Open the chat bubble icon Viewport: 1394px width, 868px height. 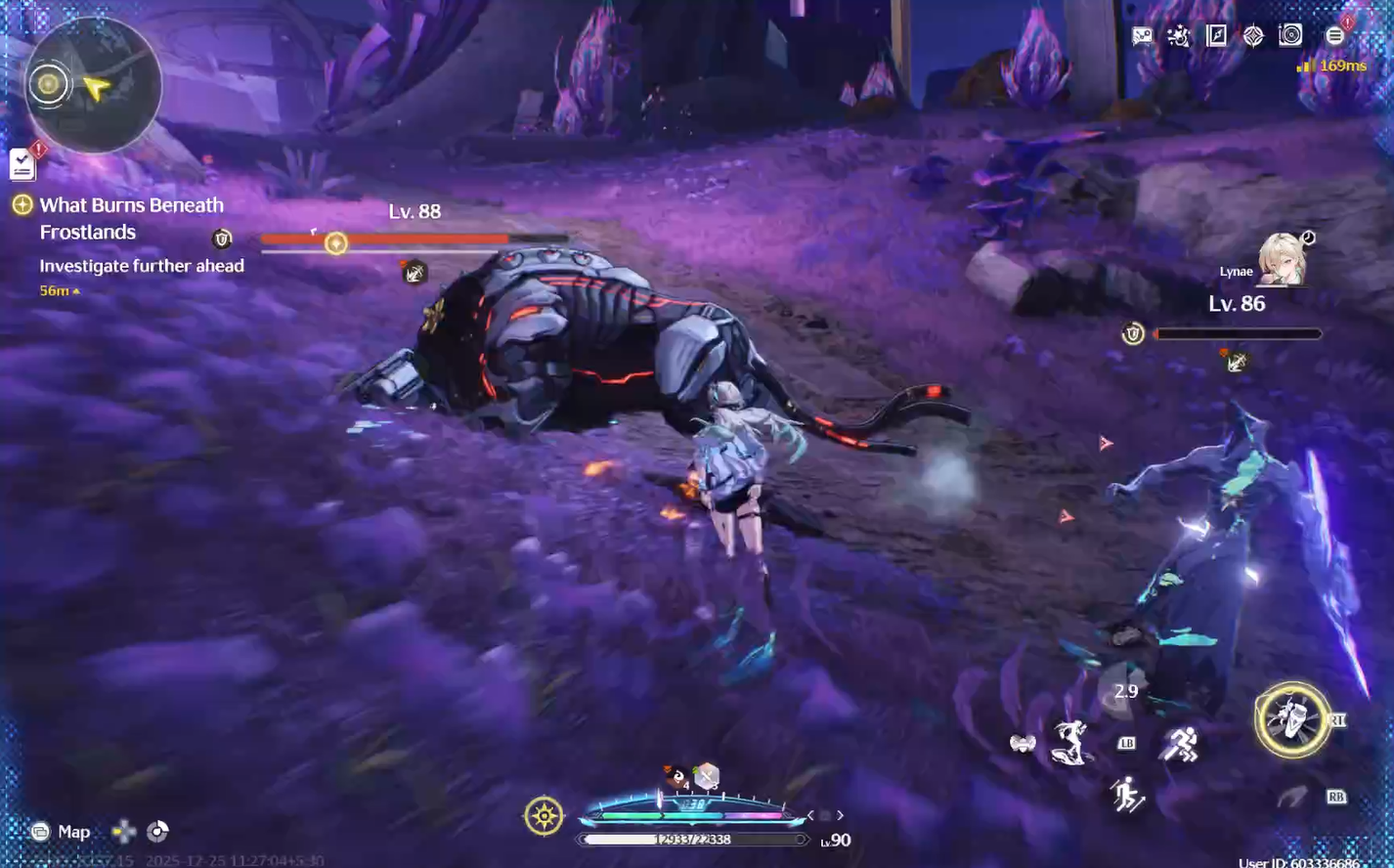coord(1142,36)
